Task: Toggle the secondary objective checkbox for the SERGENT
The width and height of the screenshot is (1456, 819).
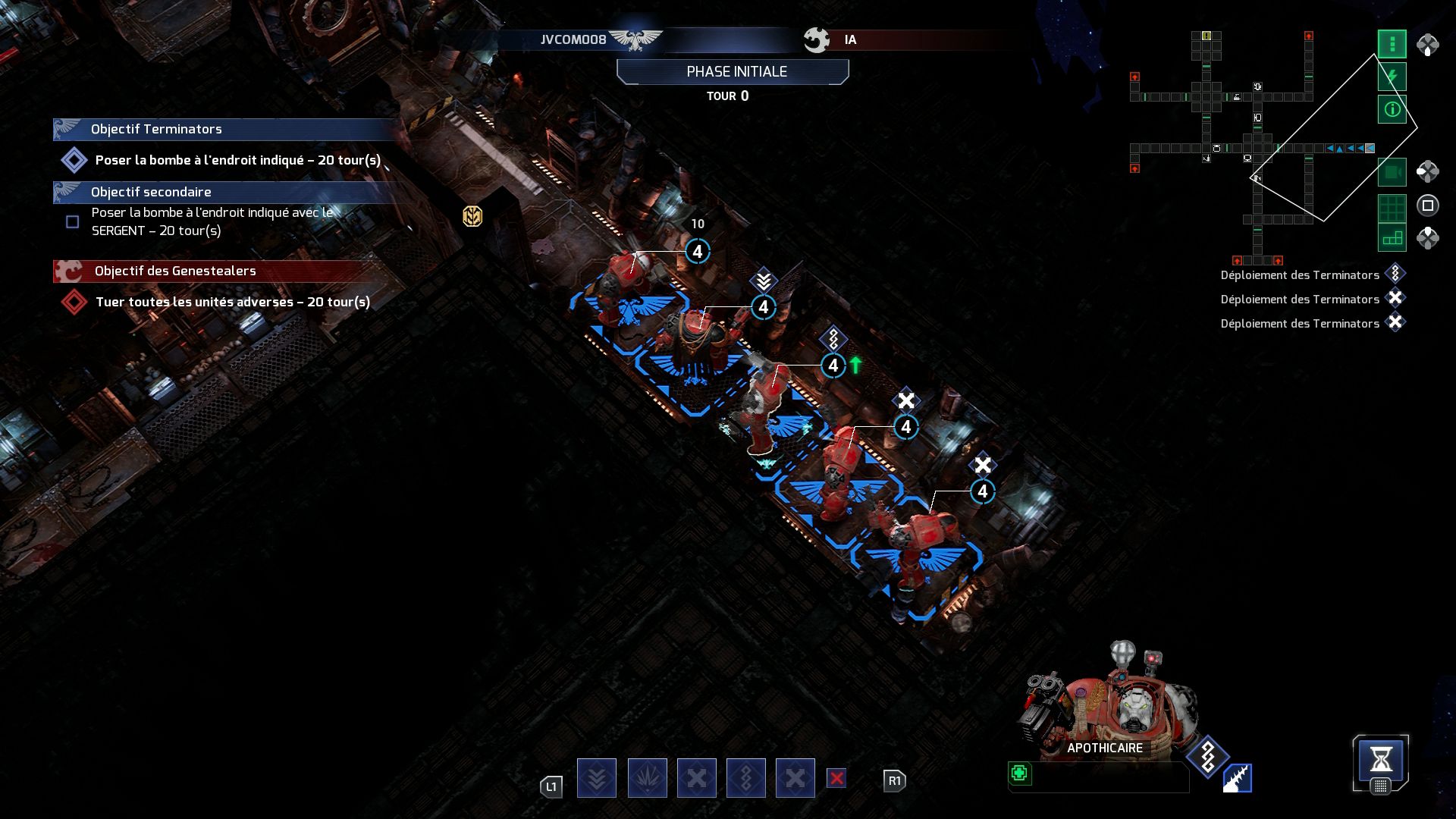Action: click(x=72, y=222)
